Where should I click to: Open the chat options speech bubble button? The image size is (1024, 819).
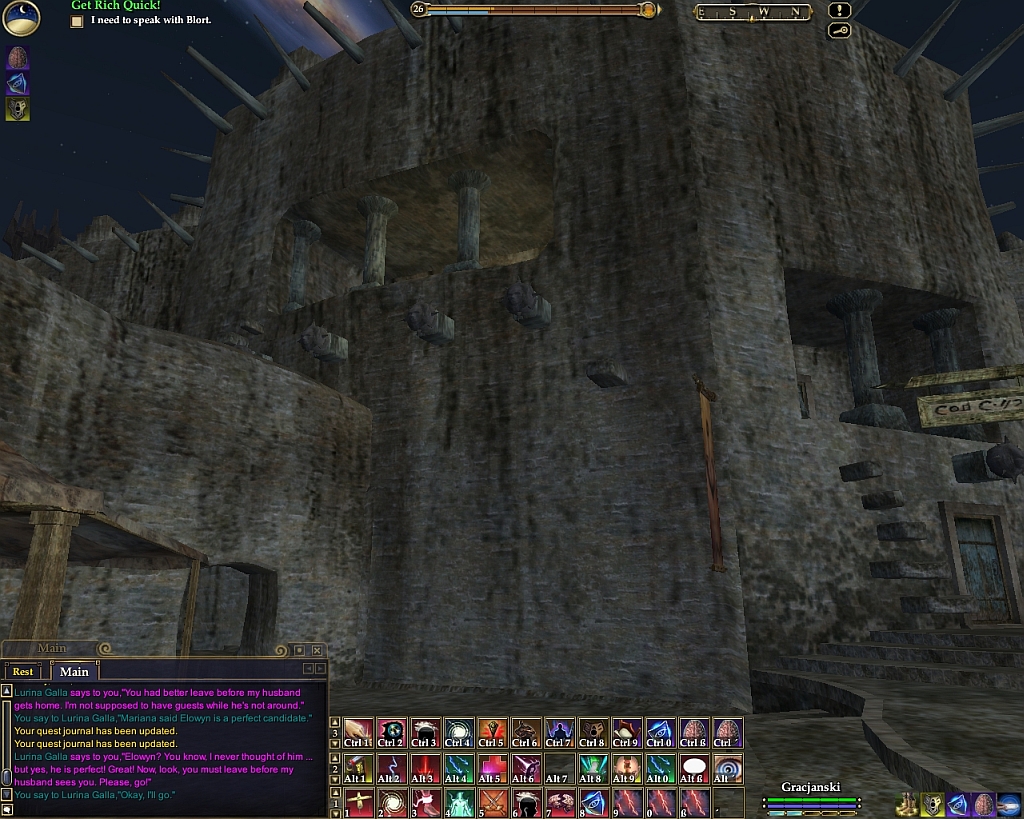point(7,808)
